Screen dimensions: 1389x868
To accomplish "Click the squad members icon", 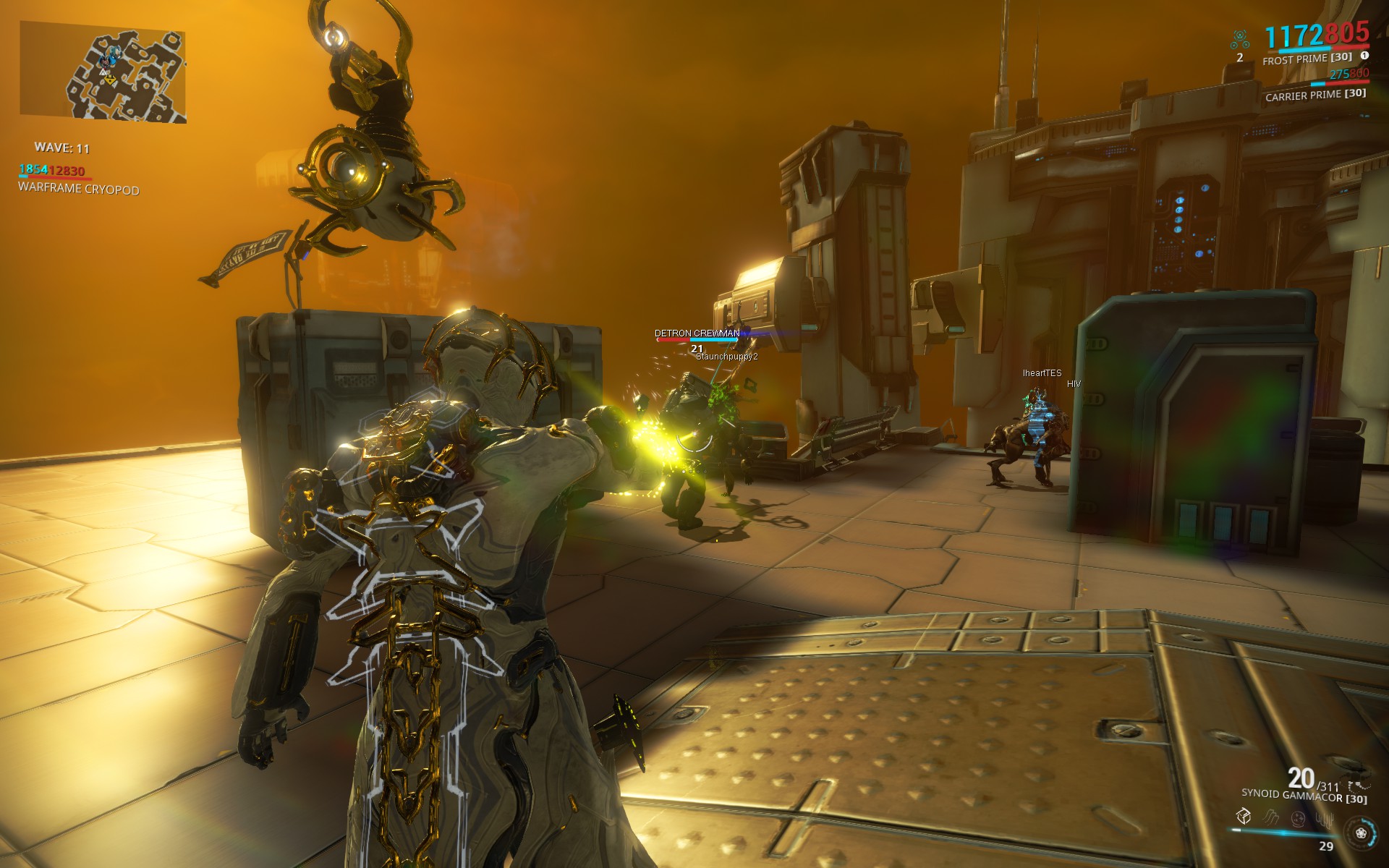I will (1240, 40).
